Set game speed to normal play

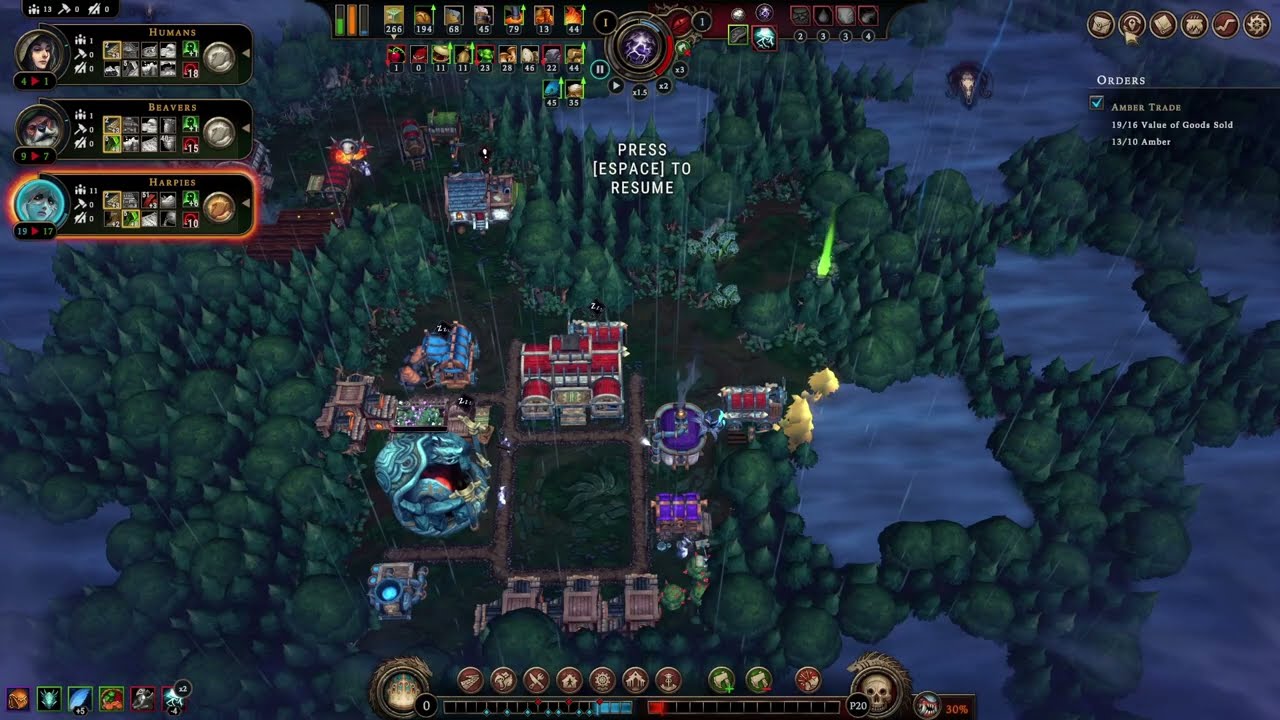[616, 86]
